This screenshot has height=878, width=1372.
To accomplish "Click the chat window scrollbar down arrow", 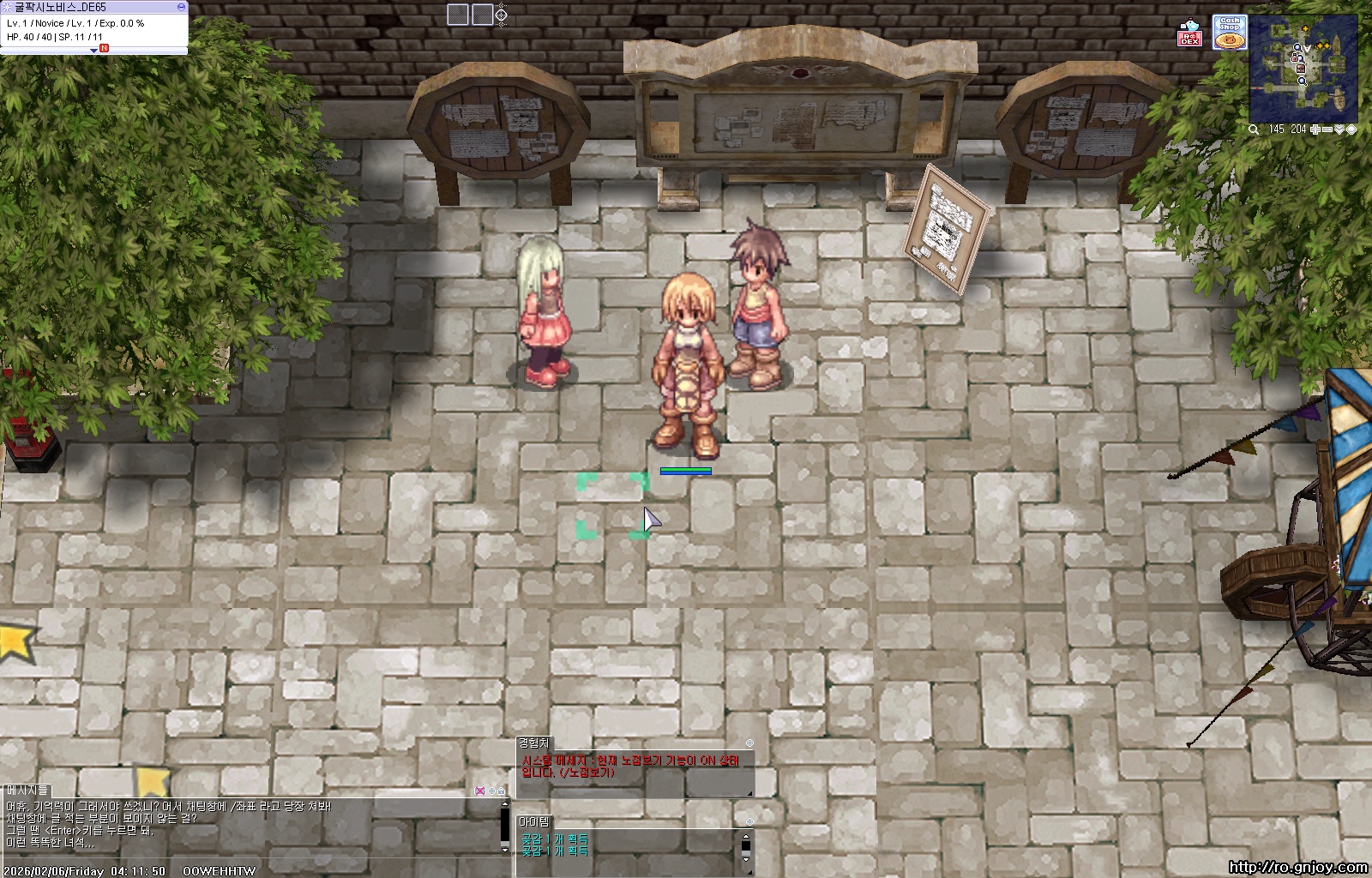I will coord(505,849).
